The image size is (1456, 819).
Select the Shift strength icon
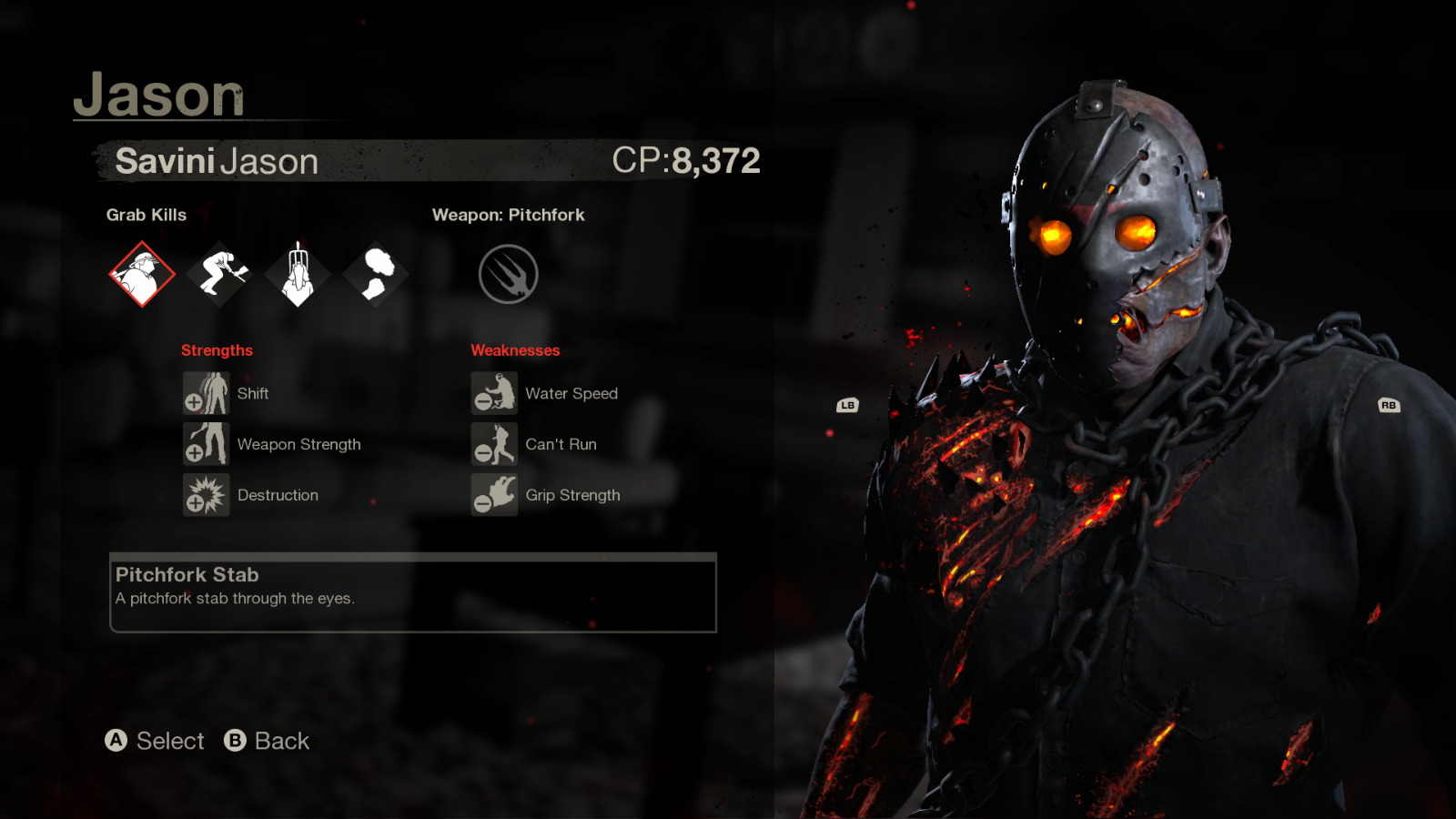[x=207, y=393]
